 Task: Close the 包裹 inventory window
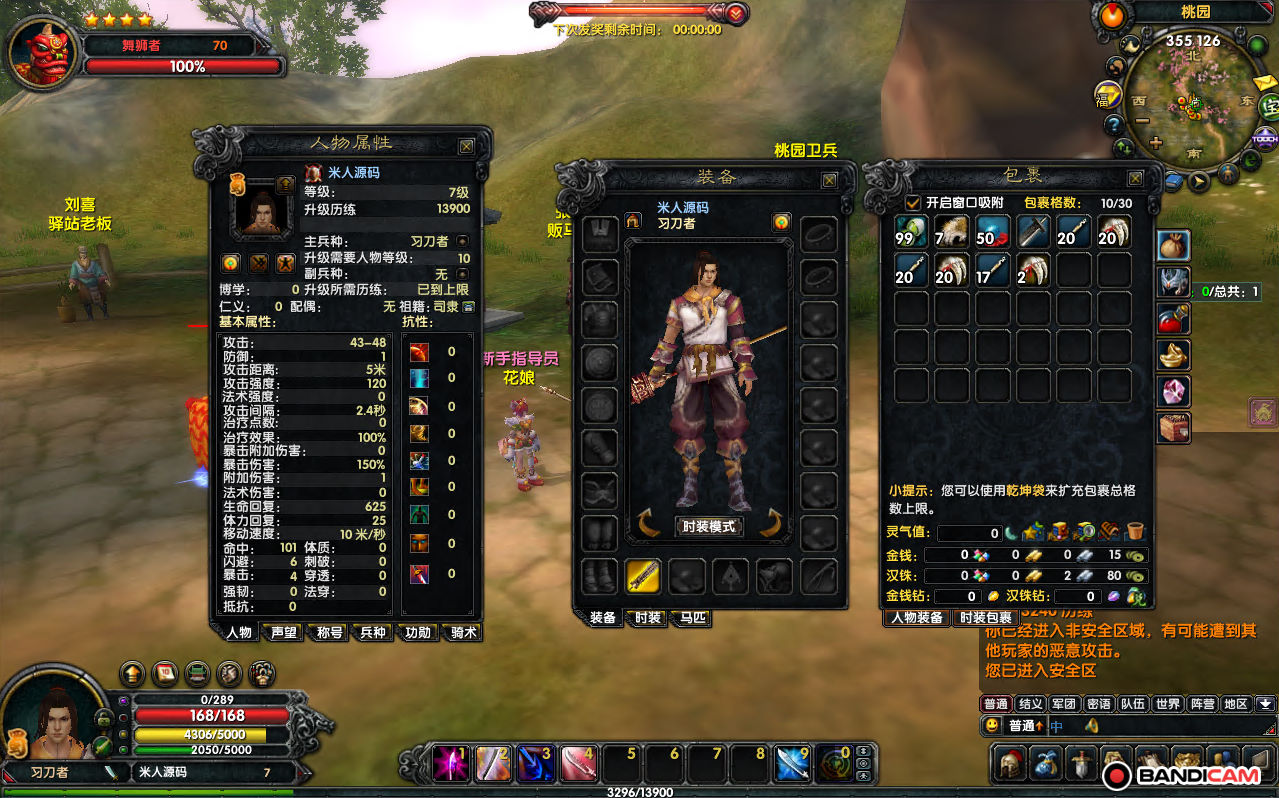[1135, 178]
